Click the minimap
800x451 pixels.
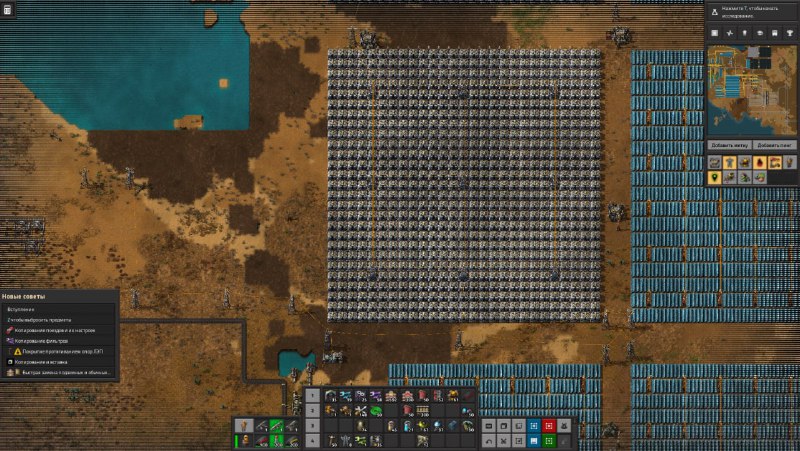[x=752, y=90]
